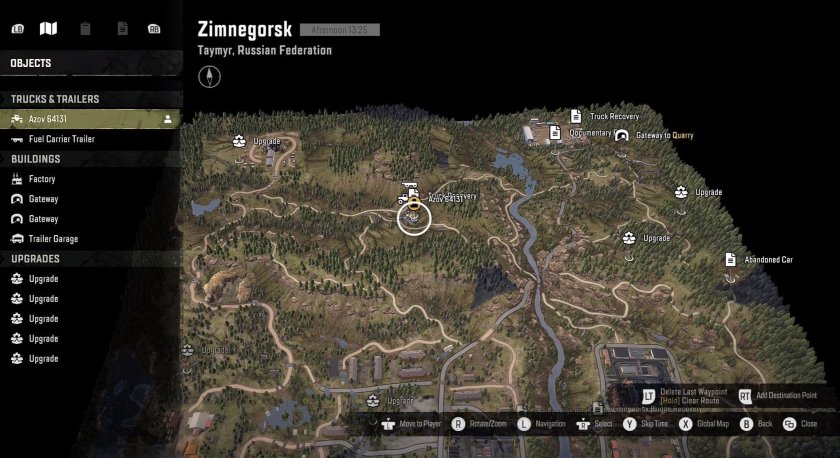The width and height of the screenshot is (840, 458).
Task: Switch to the map tab
Action: (48, 28)
